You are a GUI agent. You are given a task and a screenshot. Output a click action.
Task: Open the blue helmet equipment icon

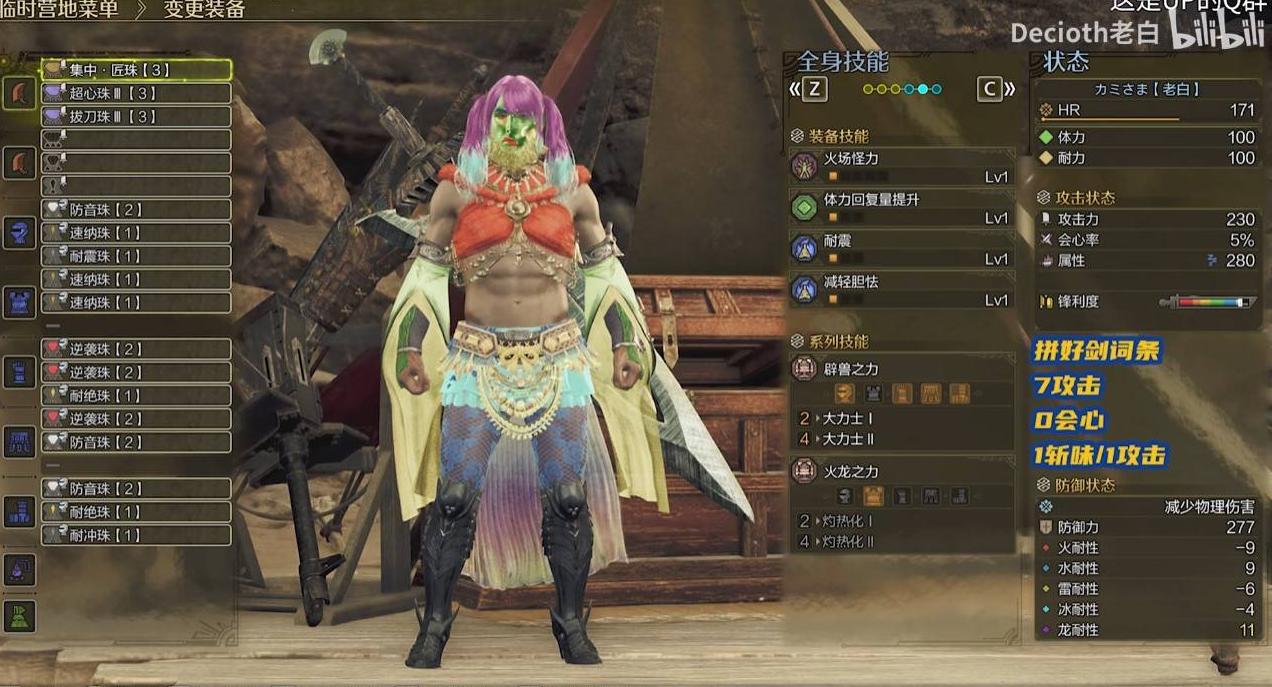19,234
